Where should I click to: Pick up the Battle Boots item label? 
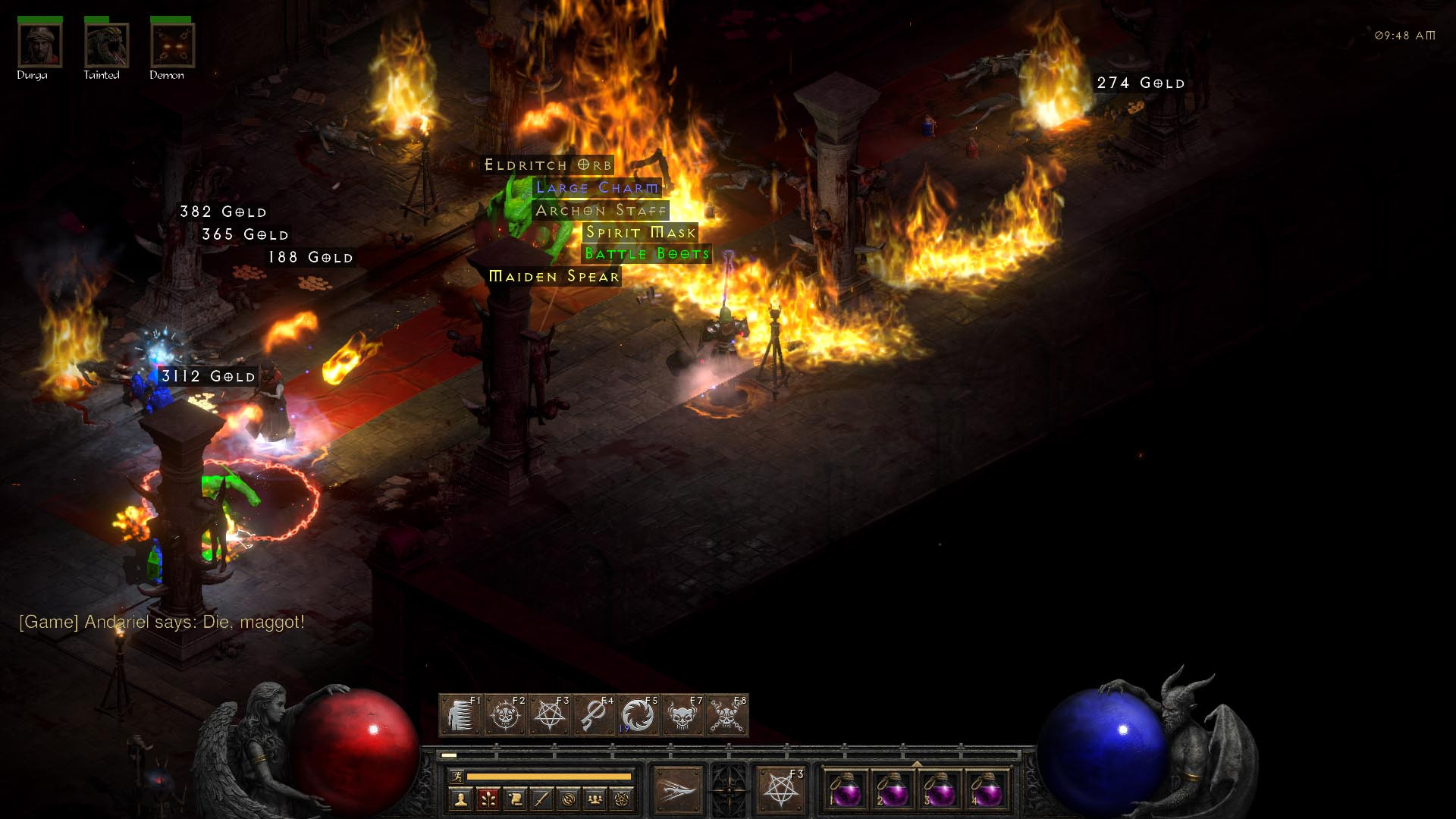tap(647, 253)
